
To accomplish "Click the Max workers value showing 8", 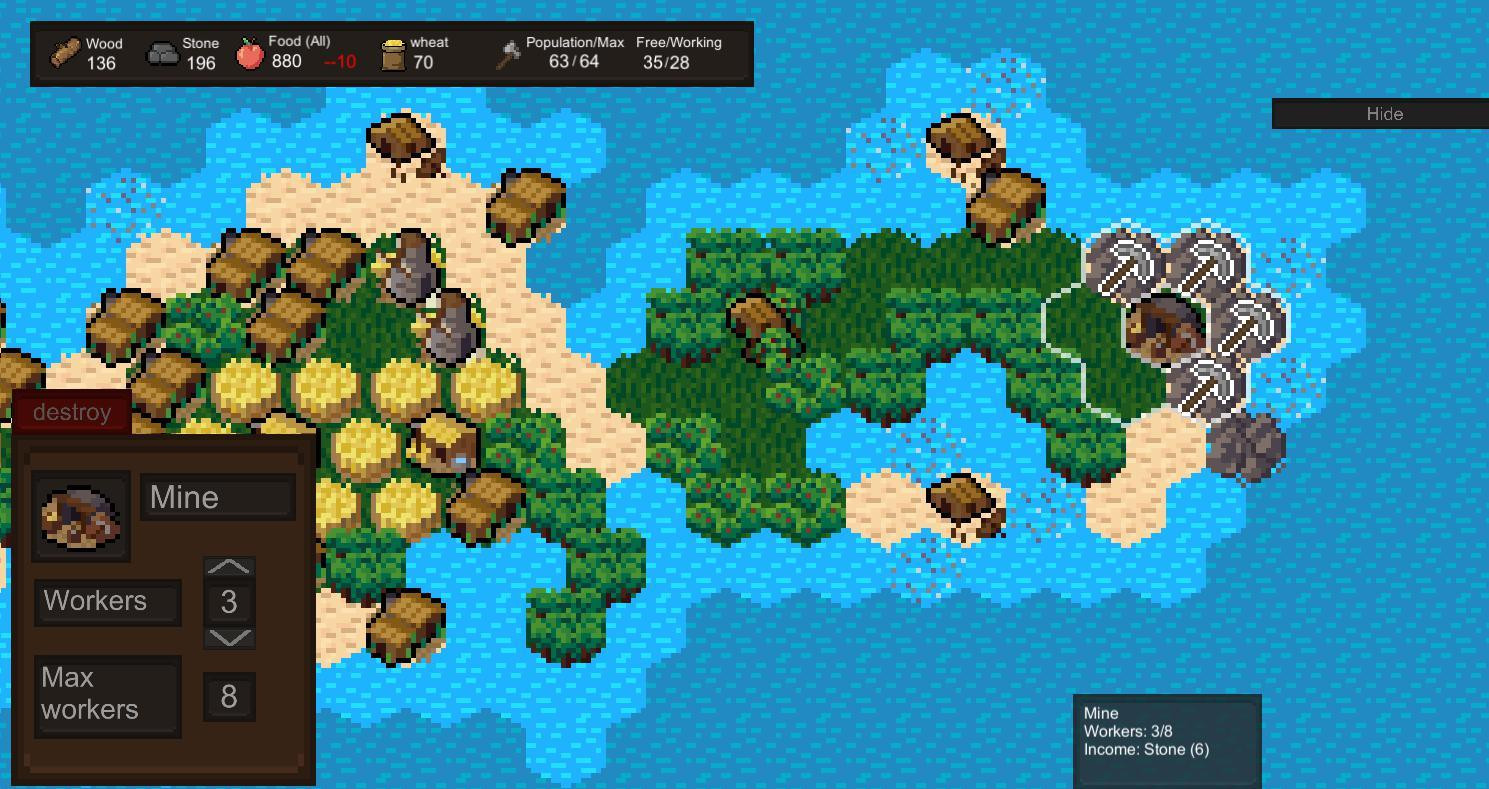I will pos(229,696).
